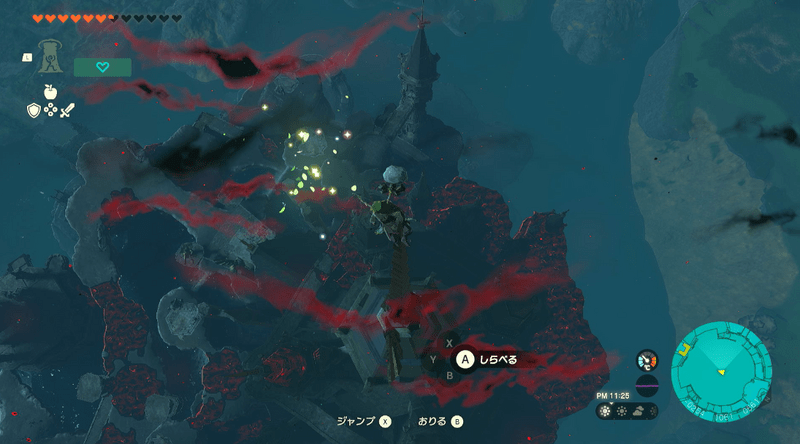The width and height of the screenshot is (800, 444).
Task: Open the sword weapon quick-select icon
Action: [x=67, y=111]
